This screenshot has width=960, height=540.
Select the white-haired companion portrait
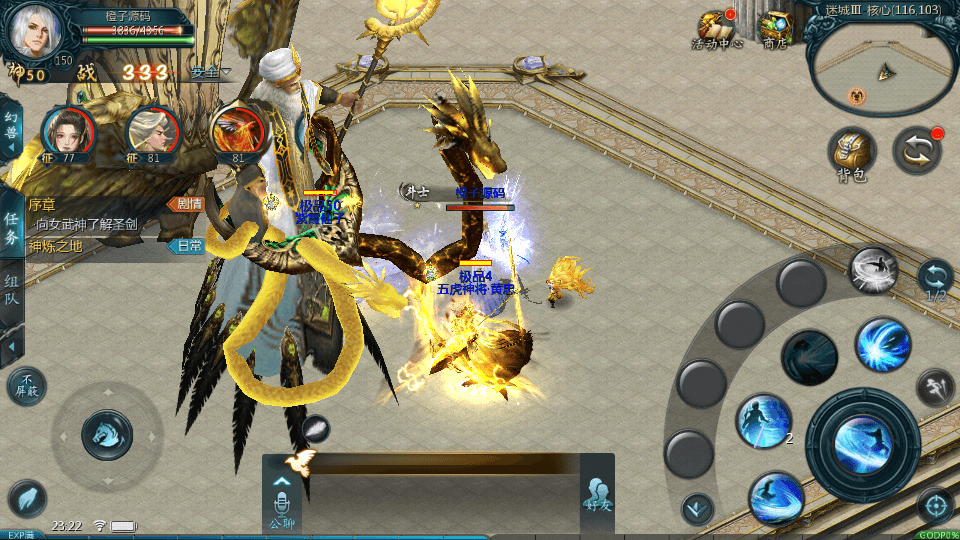pyautogui.click(x=151, y=133)
